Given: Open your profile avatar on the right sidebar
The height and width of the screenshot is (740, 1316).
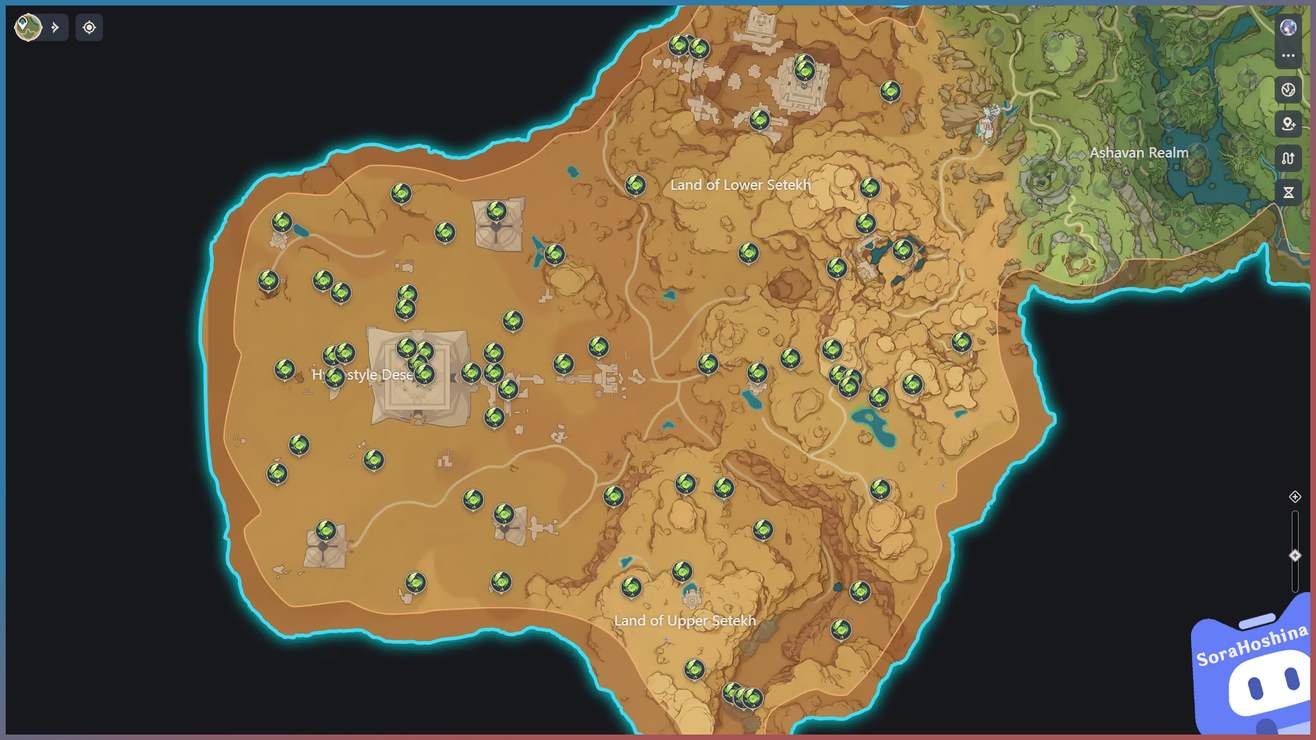Looking at the screenshot, I should pyautogui.click(x=1288, y=26).
